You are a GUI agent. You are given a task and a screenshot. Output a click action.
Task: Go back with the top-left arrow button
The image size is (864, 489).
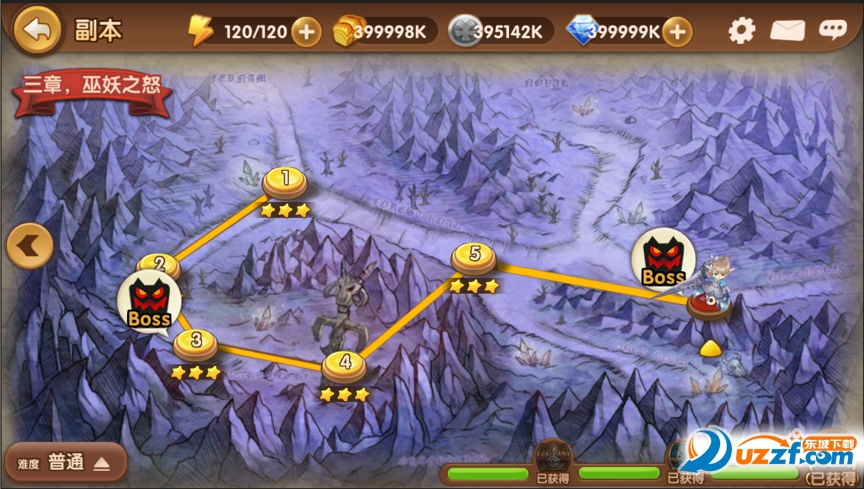(38, 29)
